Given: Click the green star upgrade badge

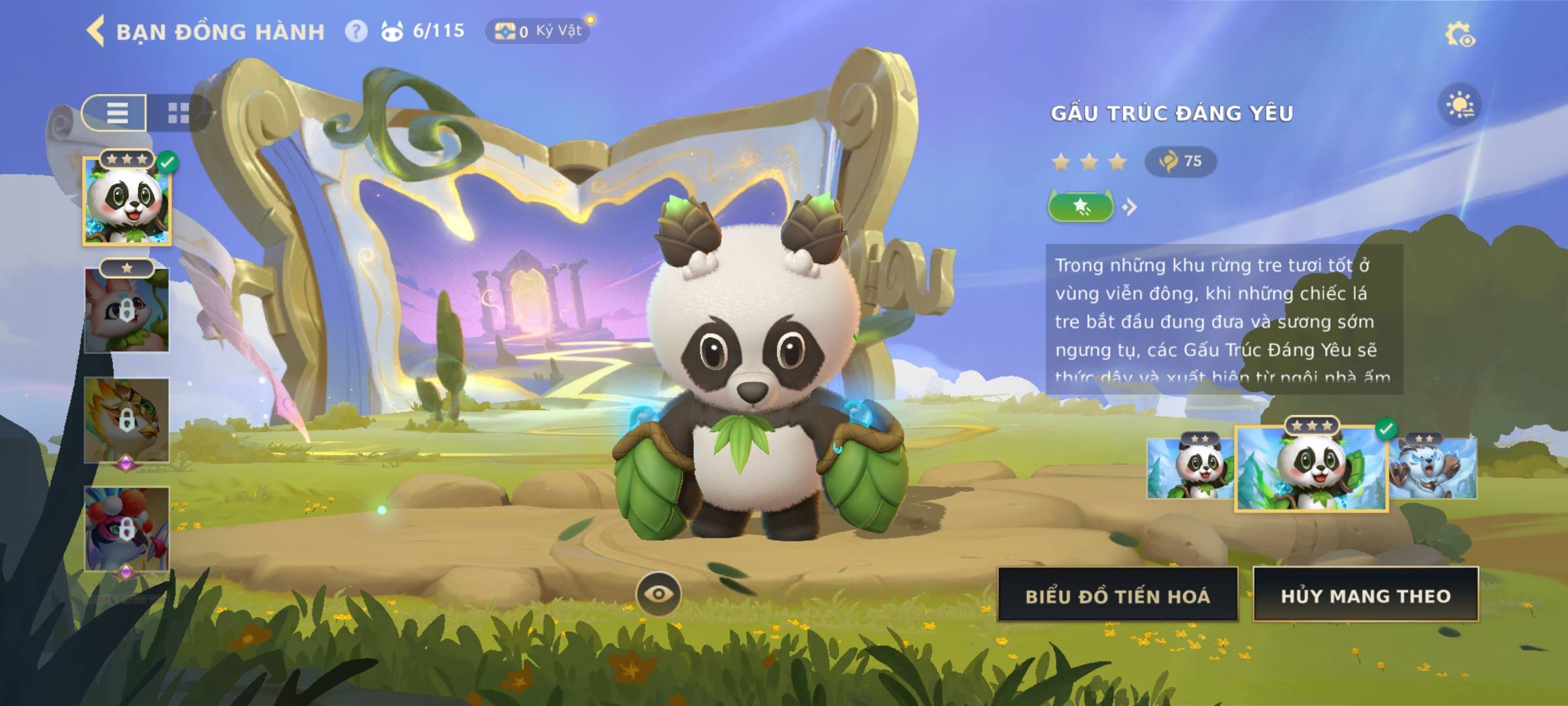Looking at the screenshot, I should pos(1081,207).
